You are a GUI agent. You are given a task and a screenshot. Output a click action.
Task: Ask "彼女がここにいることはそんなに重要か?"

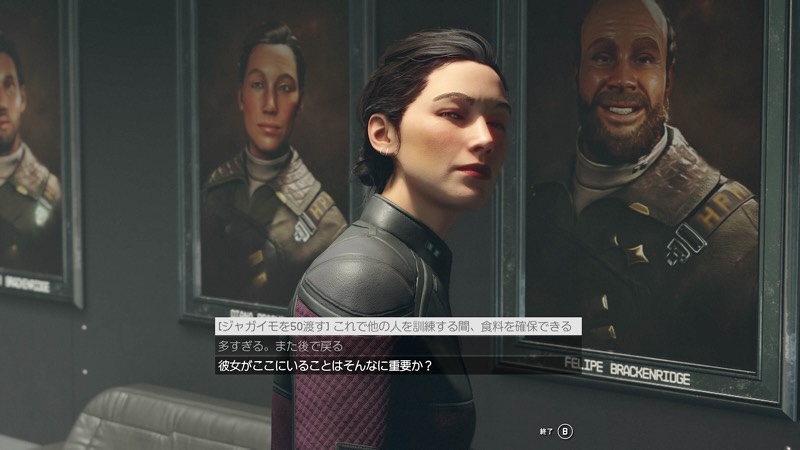tap(324, 365)
